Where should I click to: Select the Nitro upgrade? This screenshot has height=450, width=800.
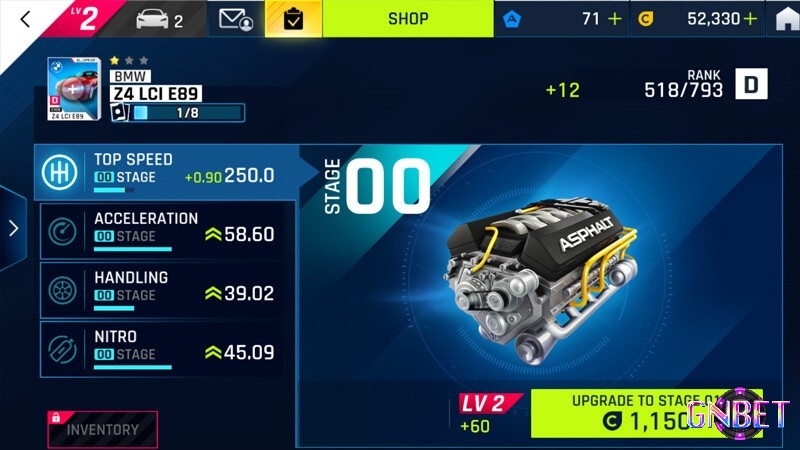click(165, 349)
